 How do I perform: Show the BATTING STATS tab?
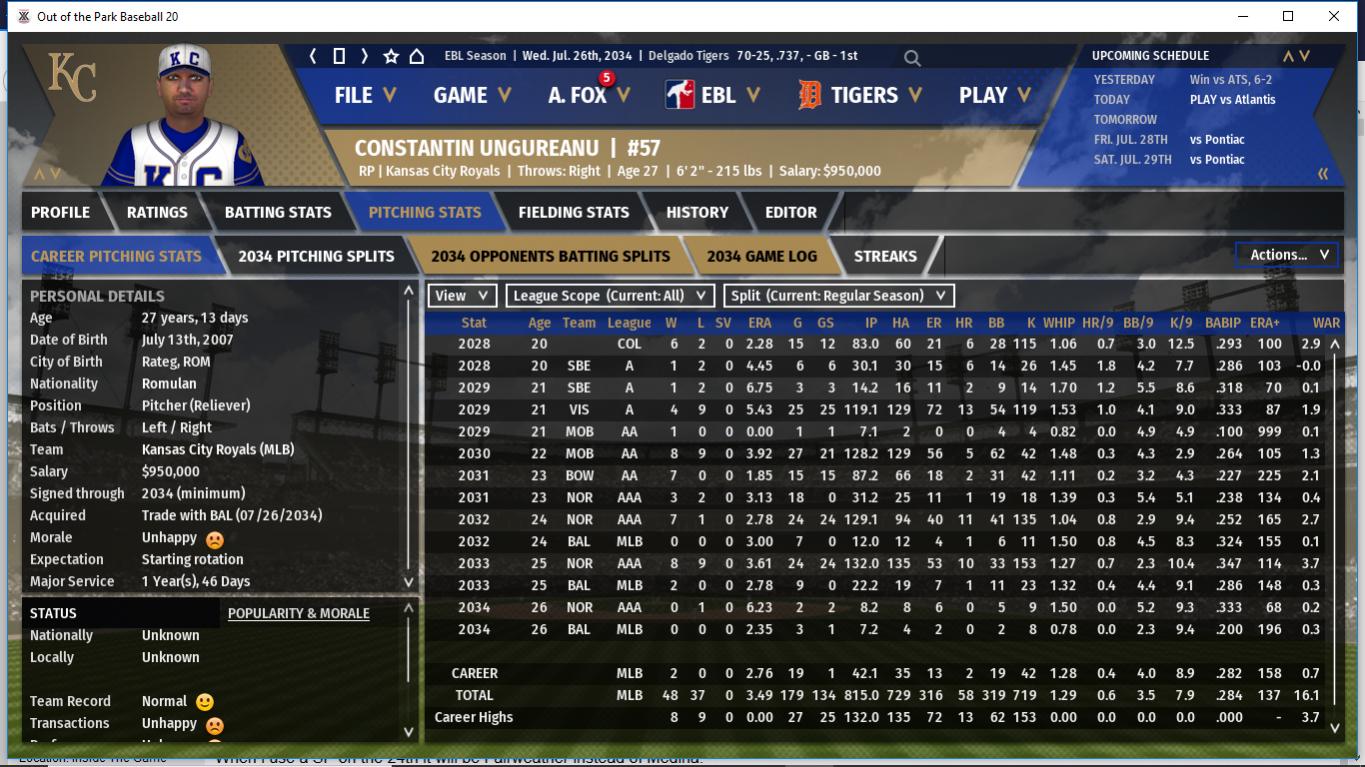click(x=277, y=212)
